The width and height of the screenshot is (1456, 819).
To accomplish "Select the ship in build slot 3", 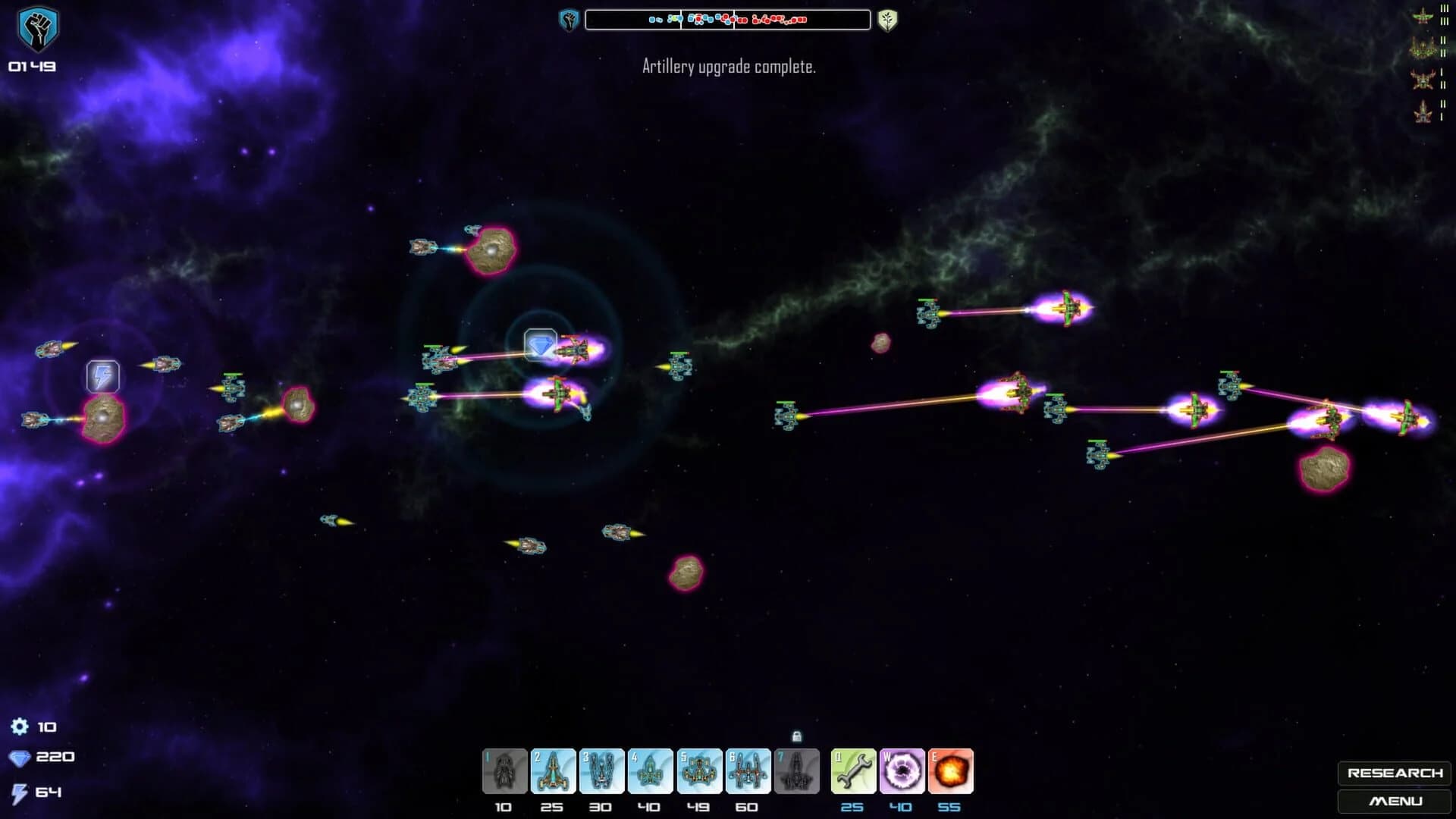I will coord(602,770).
